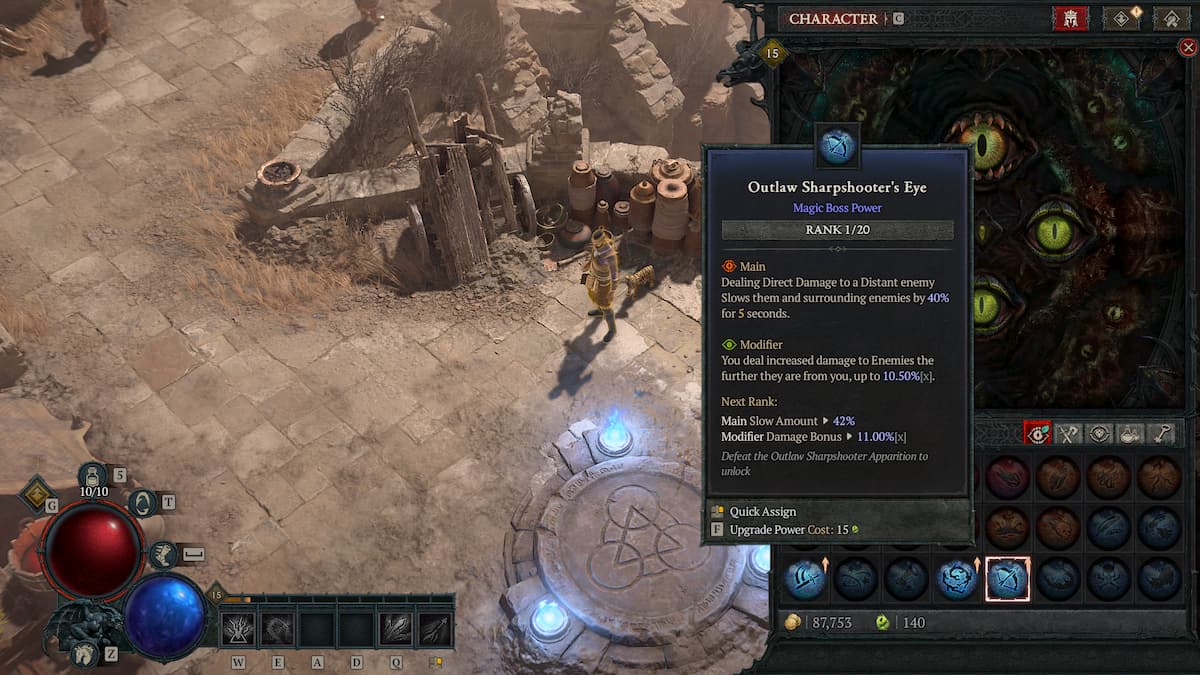Open the tab with the exclamation alert badge

[x=1121, y=19]
